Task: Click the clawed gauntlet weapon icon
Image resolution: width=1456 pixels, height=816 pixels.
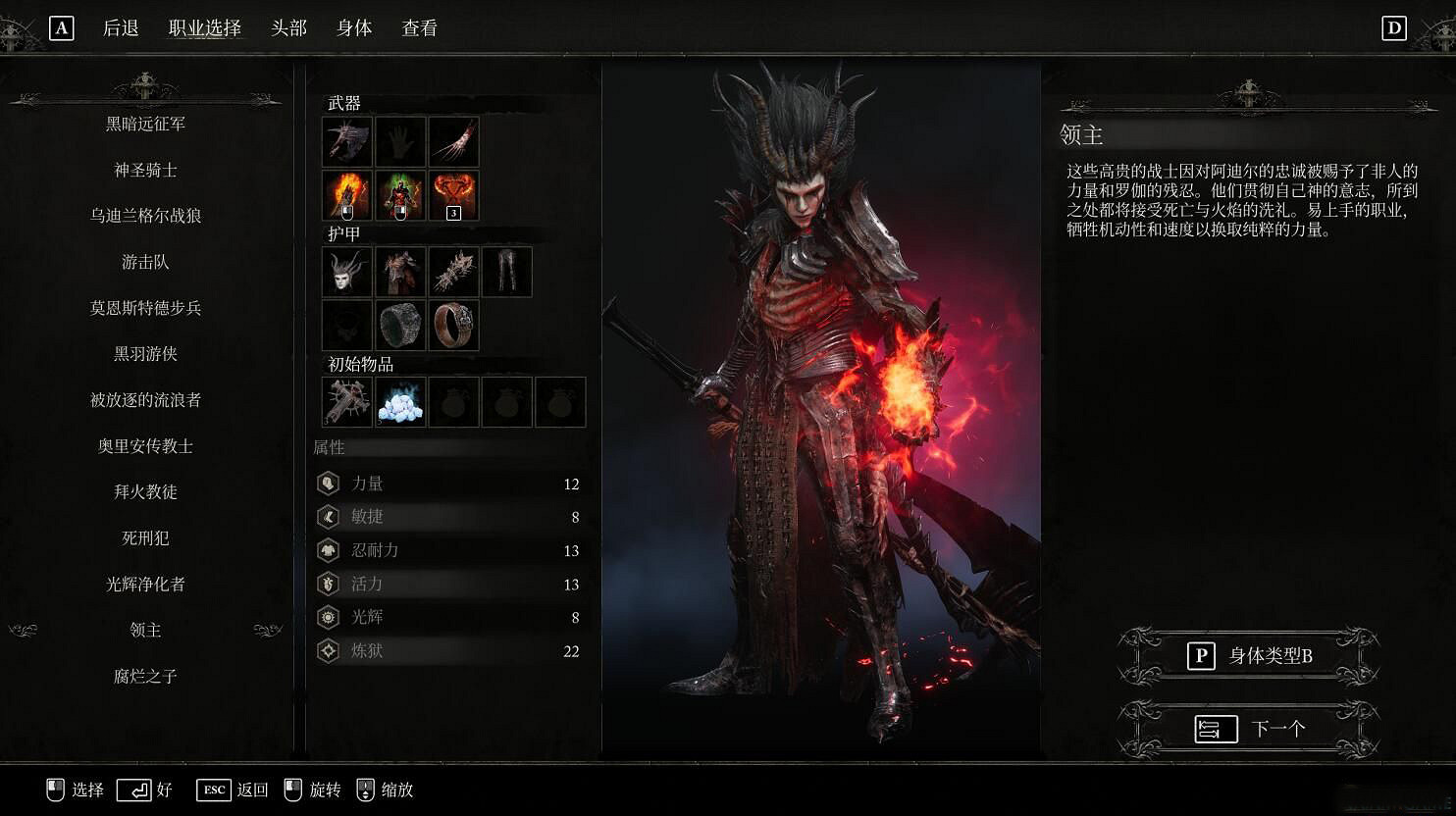Action: [x=453, y=141]
